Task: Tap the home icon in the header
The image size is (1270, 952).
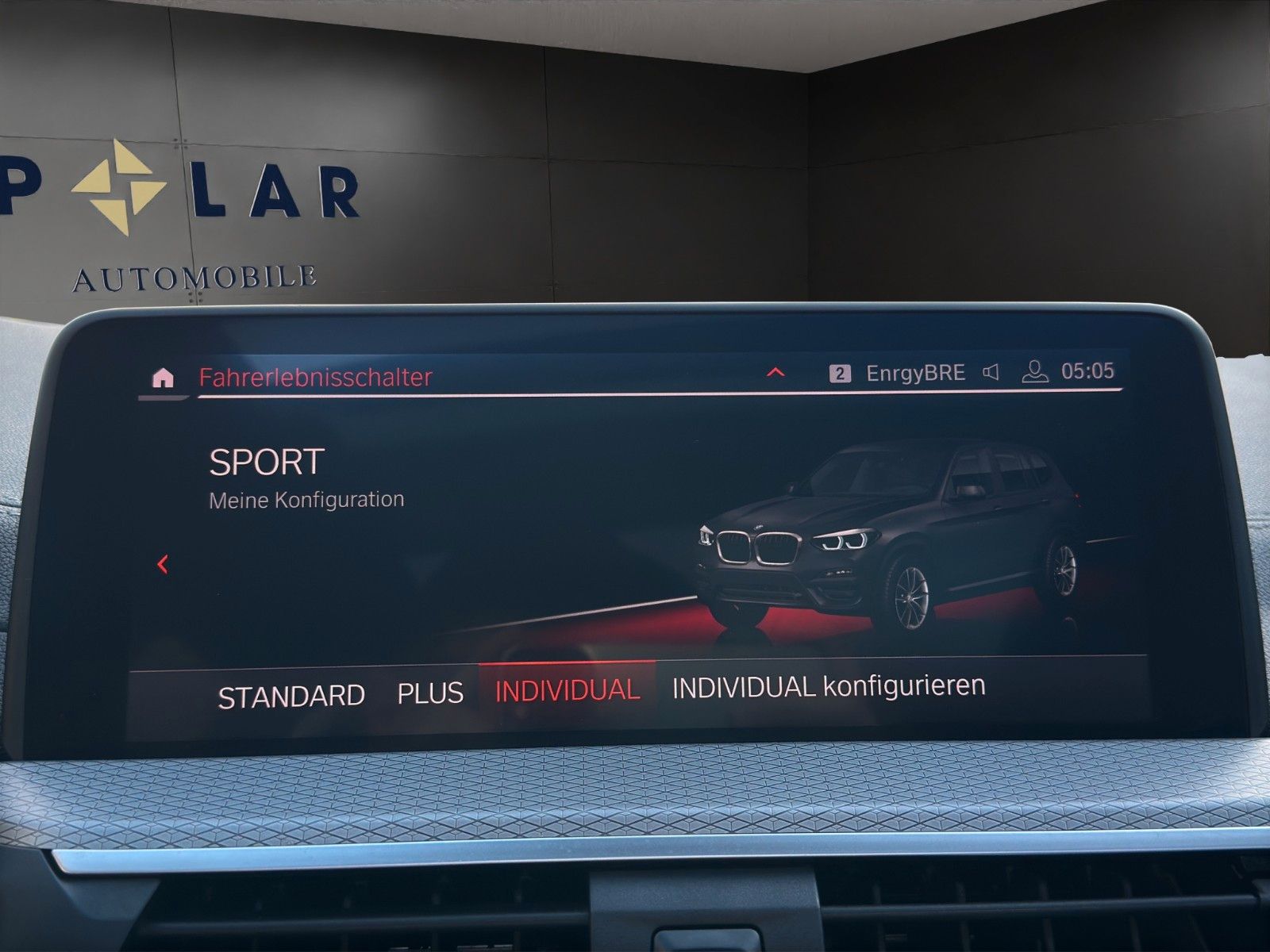Action: pos(164,378)
